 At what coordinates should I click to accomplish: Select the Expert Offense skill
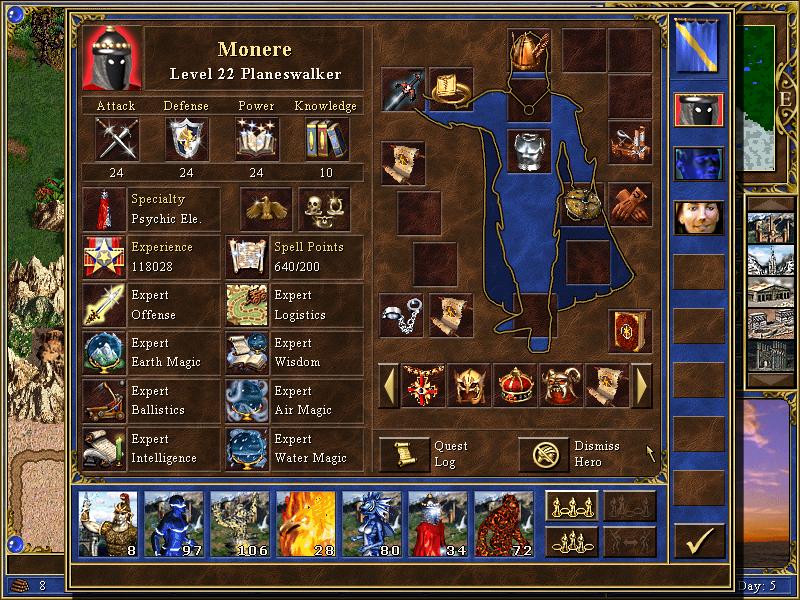tap(104, 305)
